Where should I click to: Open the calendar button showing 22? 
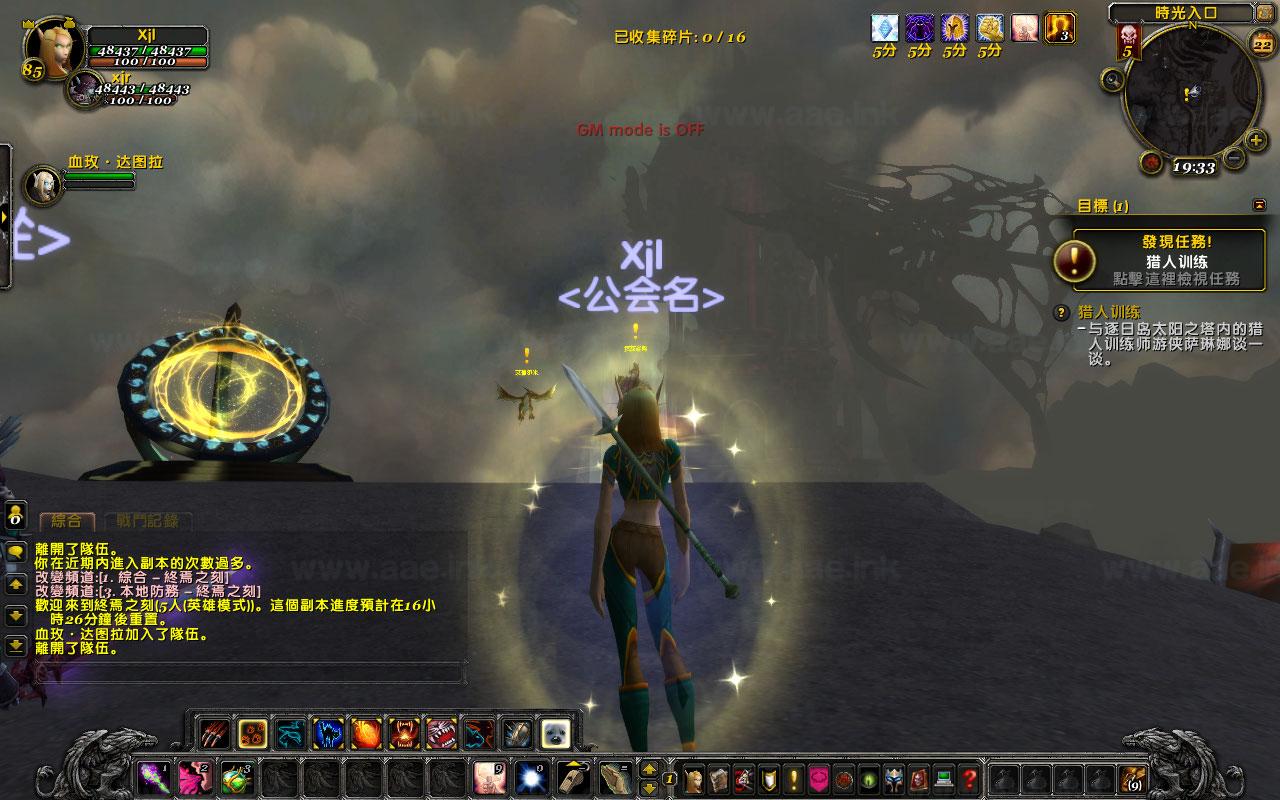1262,44
